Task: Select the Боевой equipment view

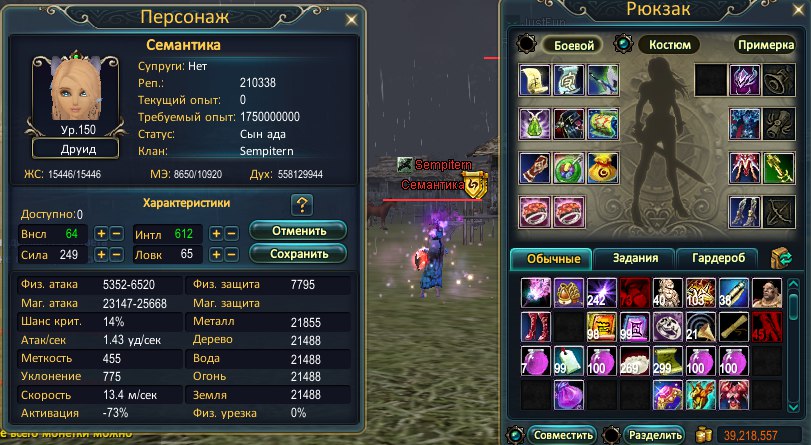Action: 574,45
